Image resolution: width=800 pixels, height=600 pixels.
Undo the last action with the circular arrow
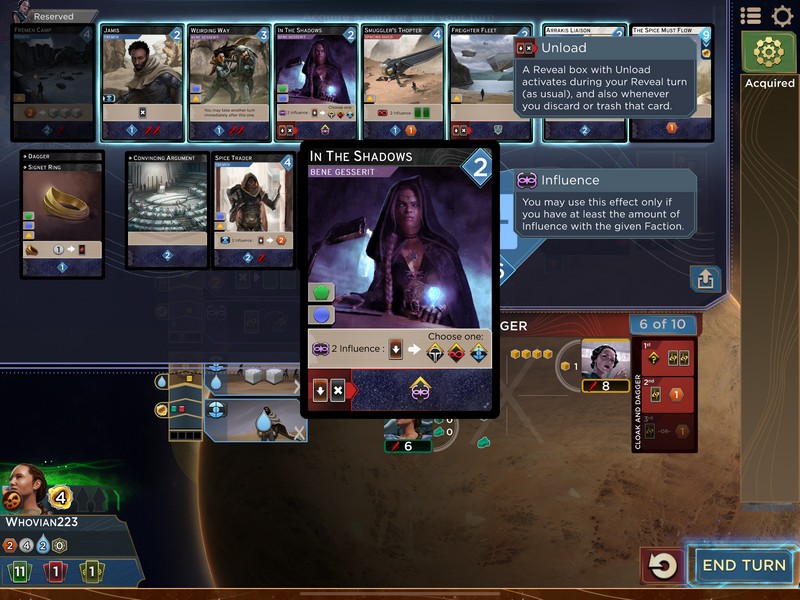(662, 566)
